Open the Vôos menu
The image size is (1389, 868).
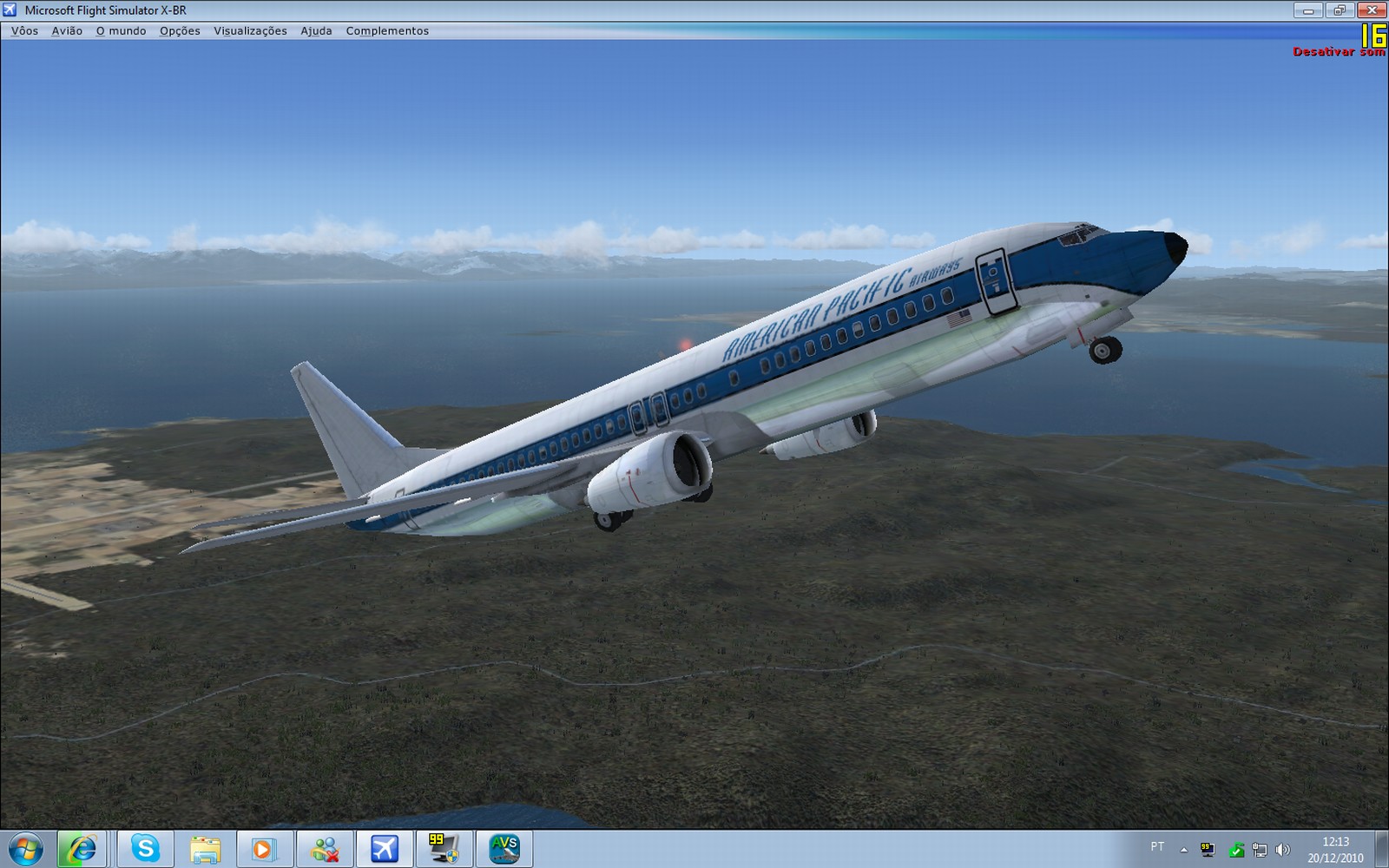[x=25, y=30]
